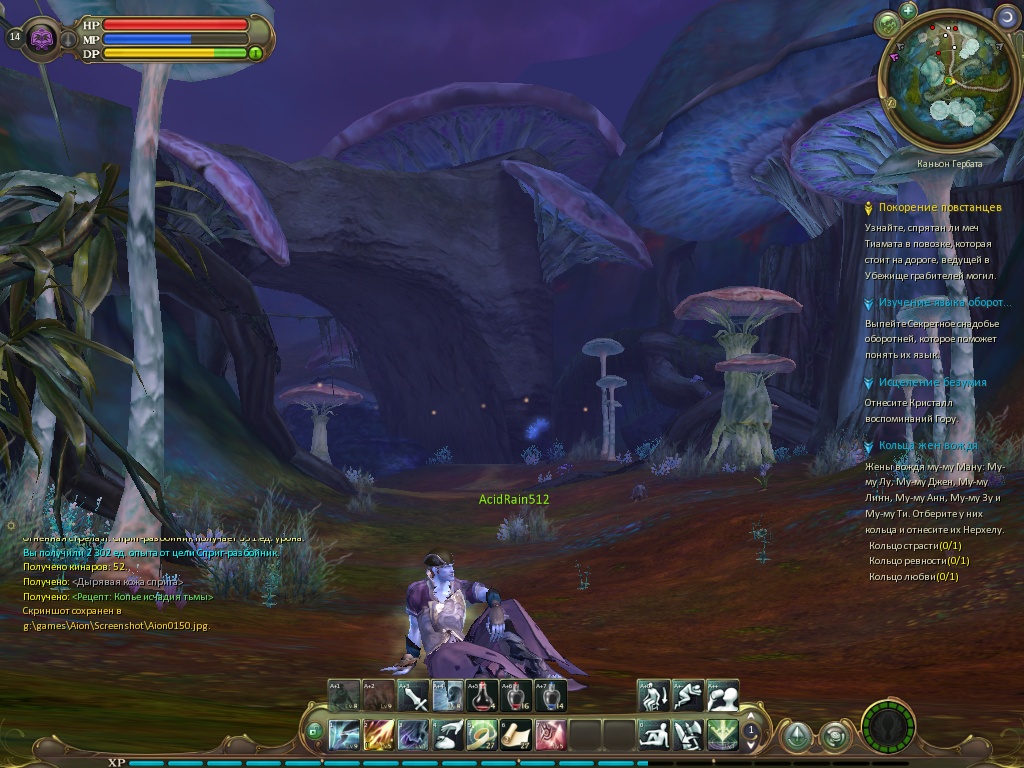Activate the fiery slash skill slot
The image size is (1024, 768).
(x=379, y=735)
